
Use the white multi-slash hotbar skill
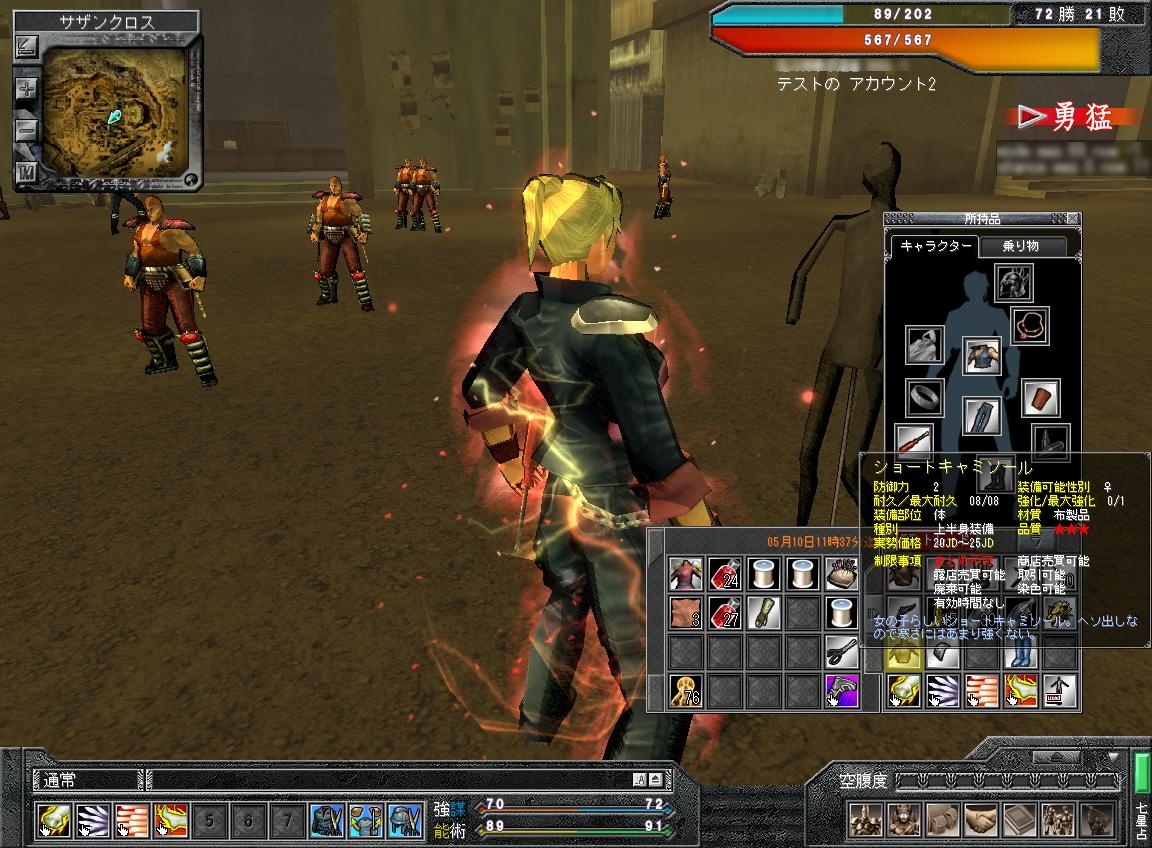pos(91,820)
